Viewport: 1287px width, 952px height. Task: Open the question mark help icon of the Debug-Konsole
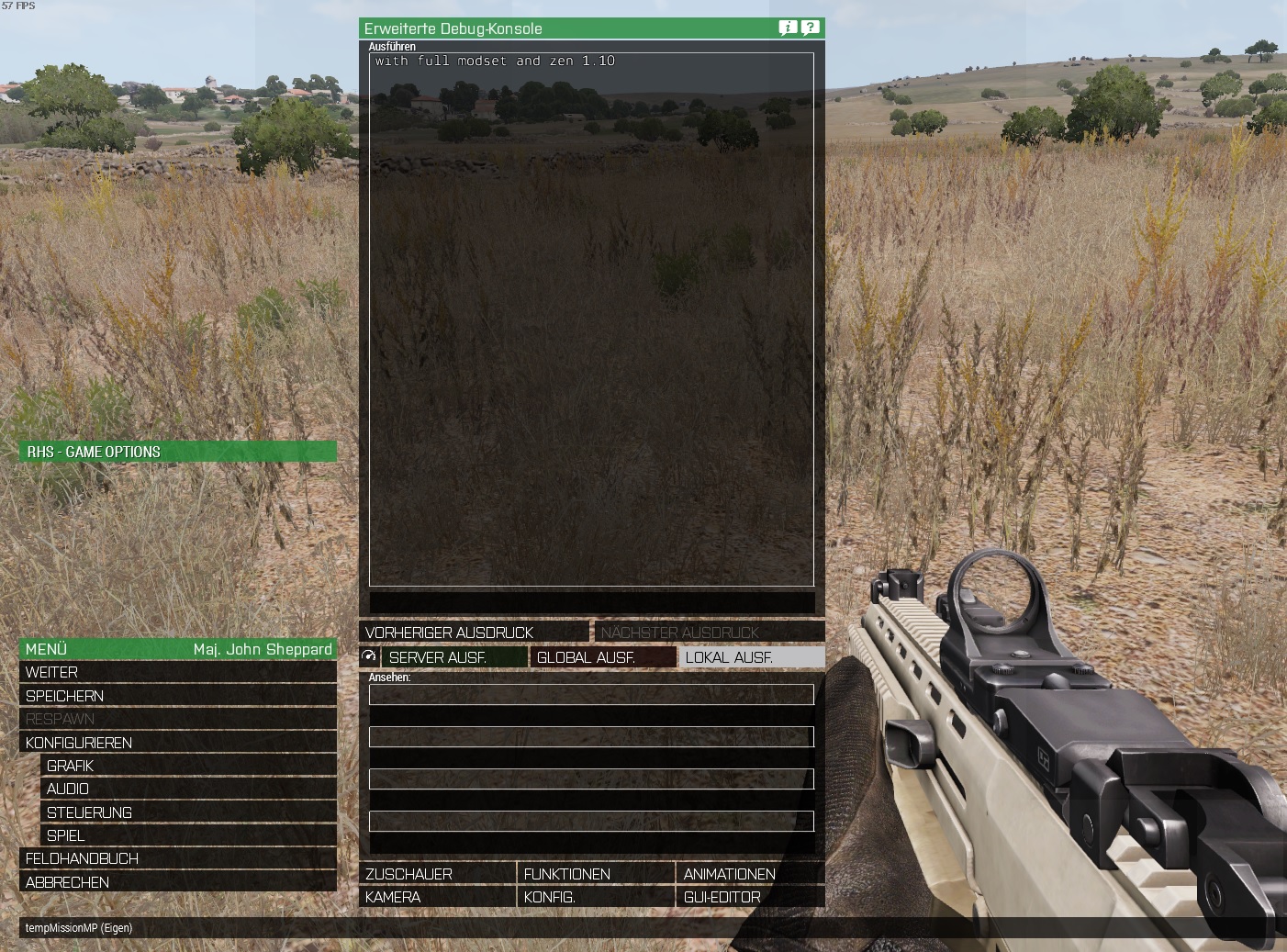[x=809, y=28]
